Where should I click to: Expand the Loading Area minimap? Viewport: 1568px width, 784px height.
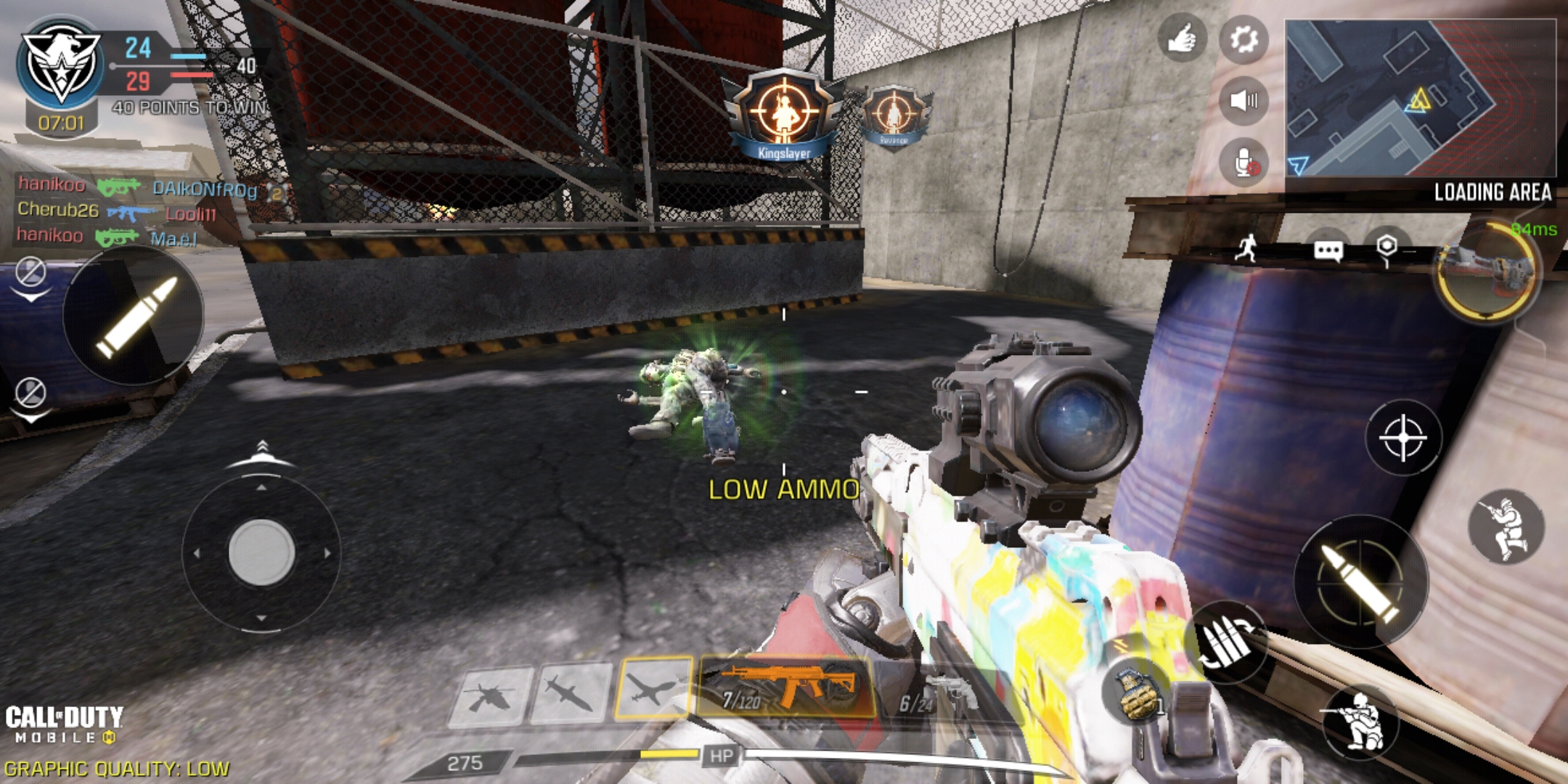(1420, 98)
